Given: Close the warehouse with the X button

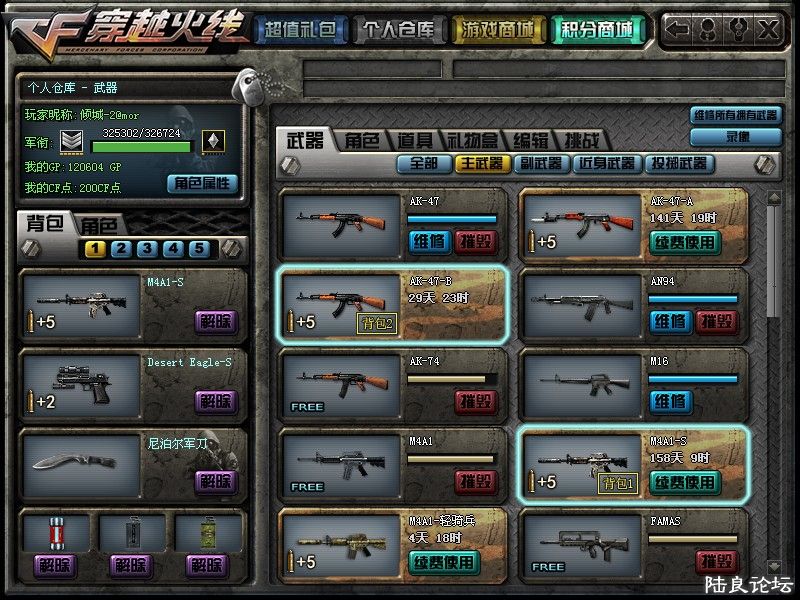Looking at the screenshot, I should pos(768,30).
